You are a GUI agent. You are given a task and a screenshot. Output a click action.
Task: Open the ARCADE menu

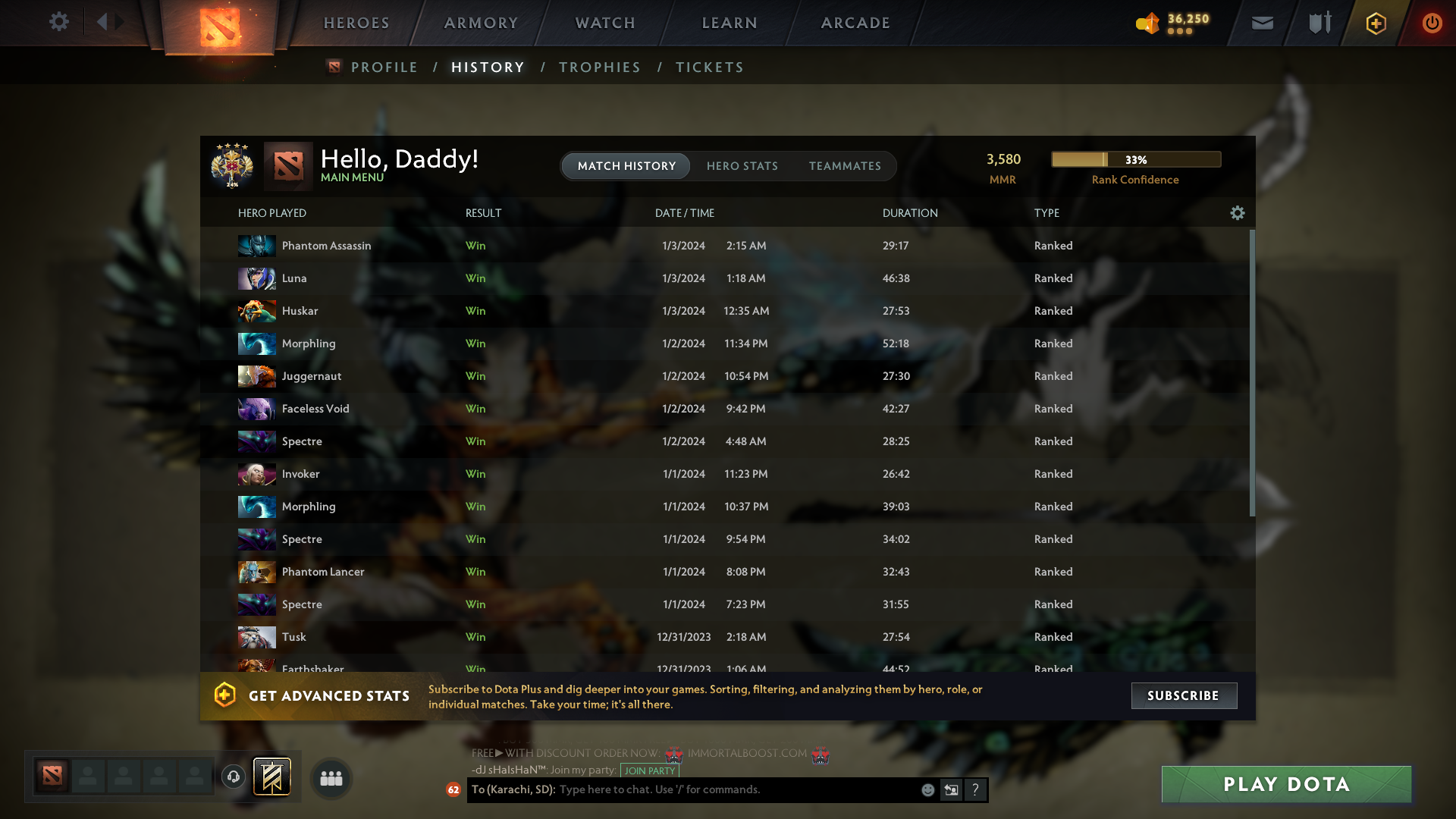pyautogui.click(x=855, y=23)
